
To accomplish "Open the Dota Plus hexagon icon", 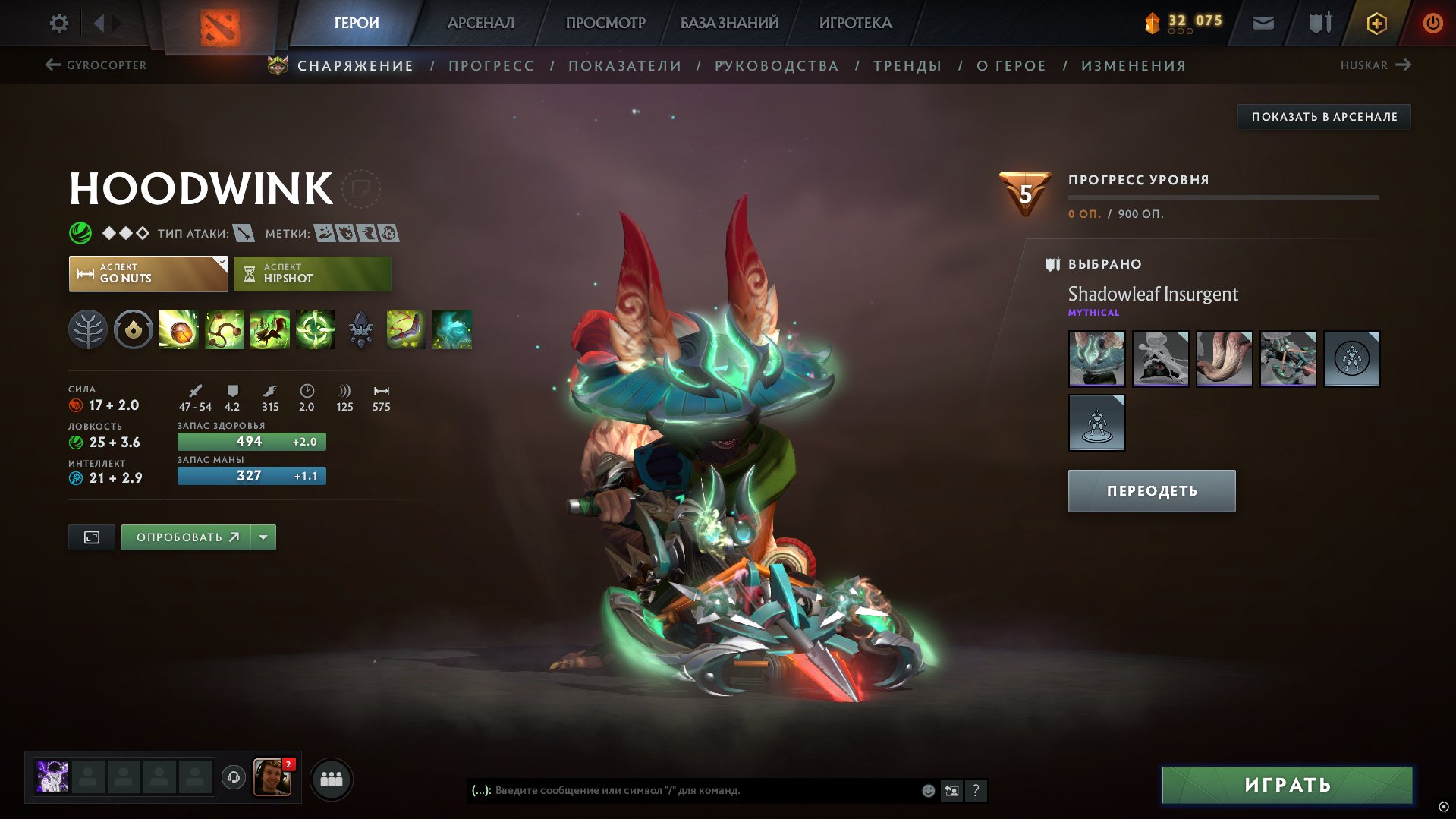I will pyautogui.click(x=1376, y=22).
